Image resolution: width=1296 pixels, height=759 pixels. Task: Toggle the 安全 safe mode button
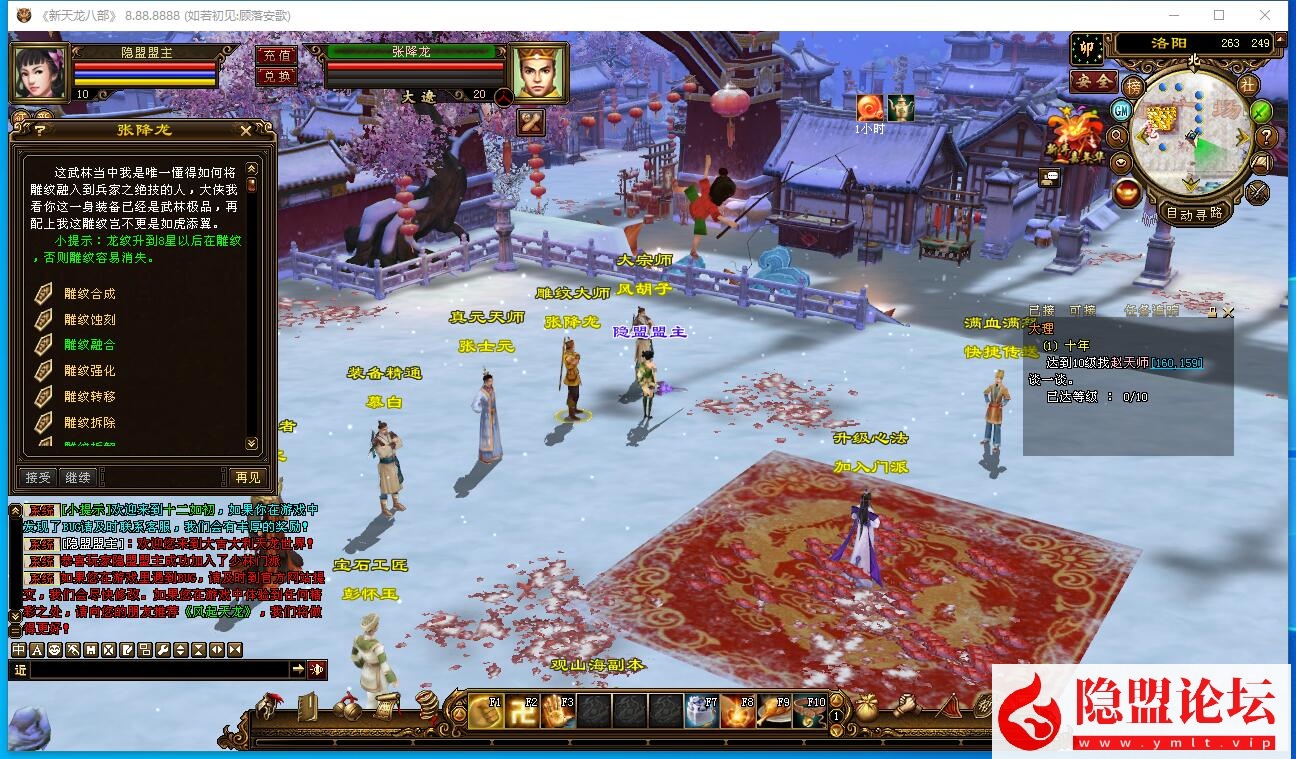click(x=1093, y=81)
